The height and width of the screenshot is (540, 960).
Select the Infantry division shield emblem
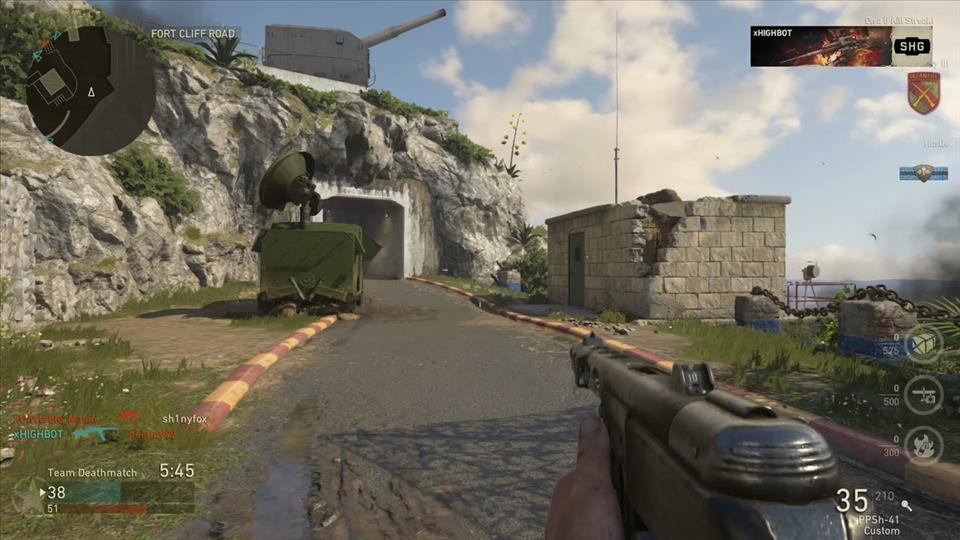click(923, 93)
